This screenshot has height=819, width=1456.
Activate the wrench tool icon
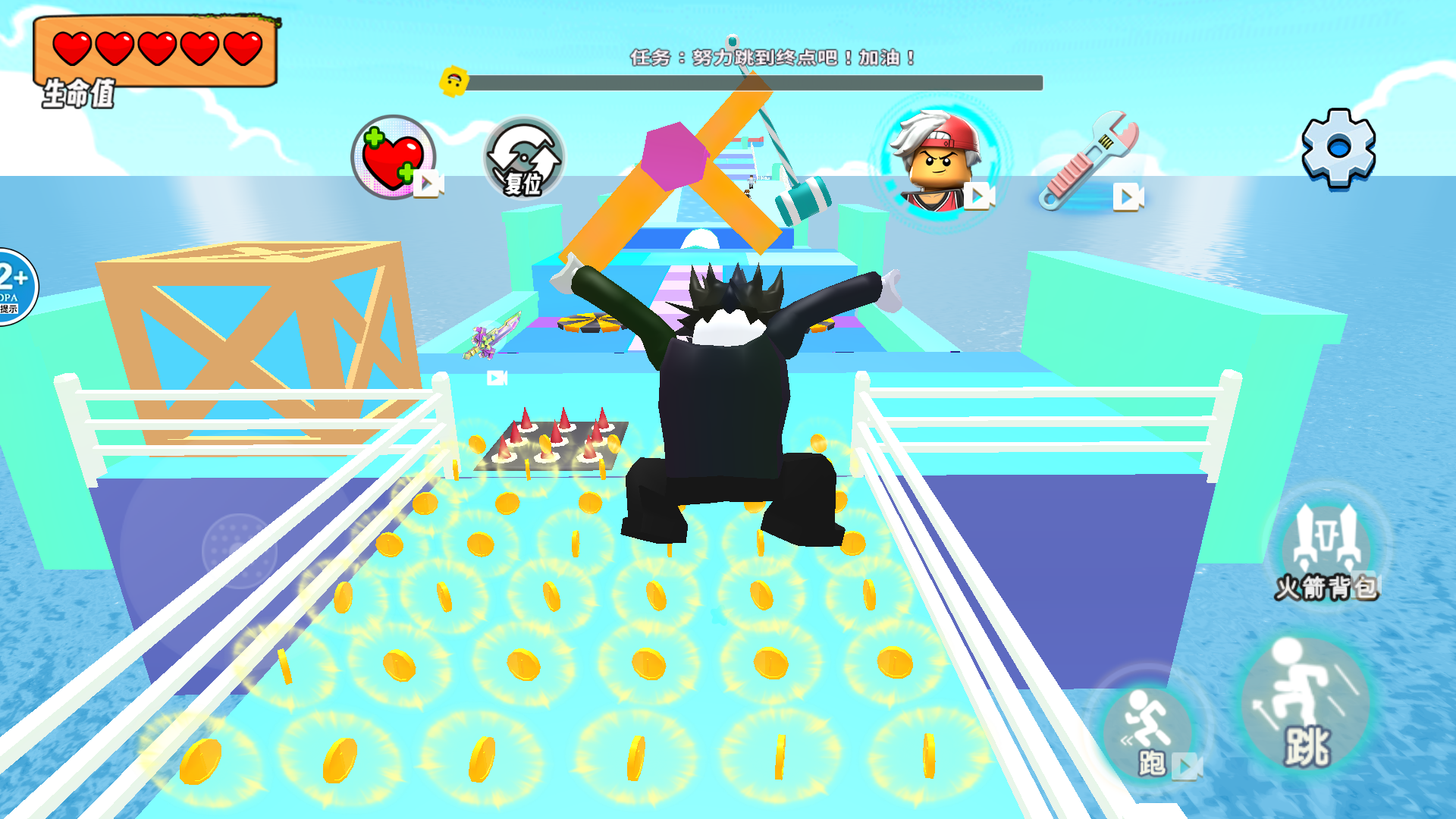pyautogui.click(x=1090, y=162)
